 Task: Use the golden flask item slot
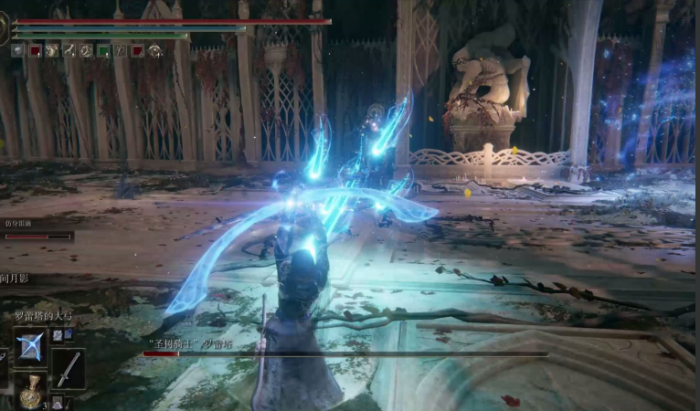31,391
